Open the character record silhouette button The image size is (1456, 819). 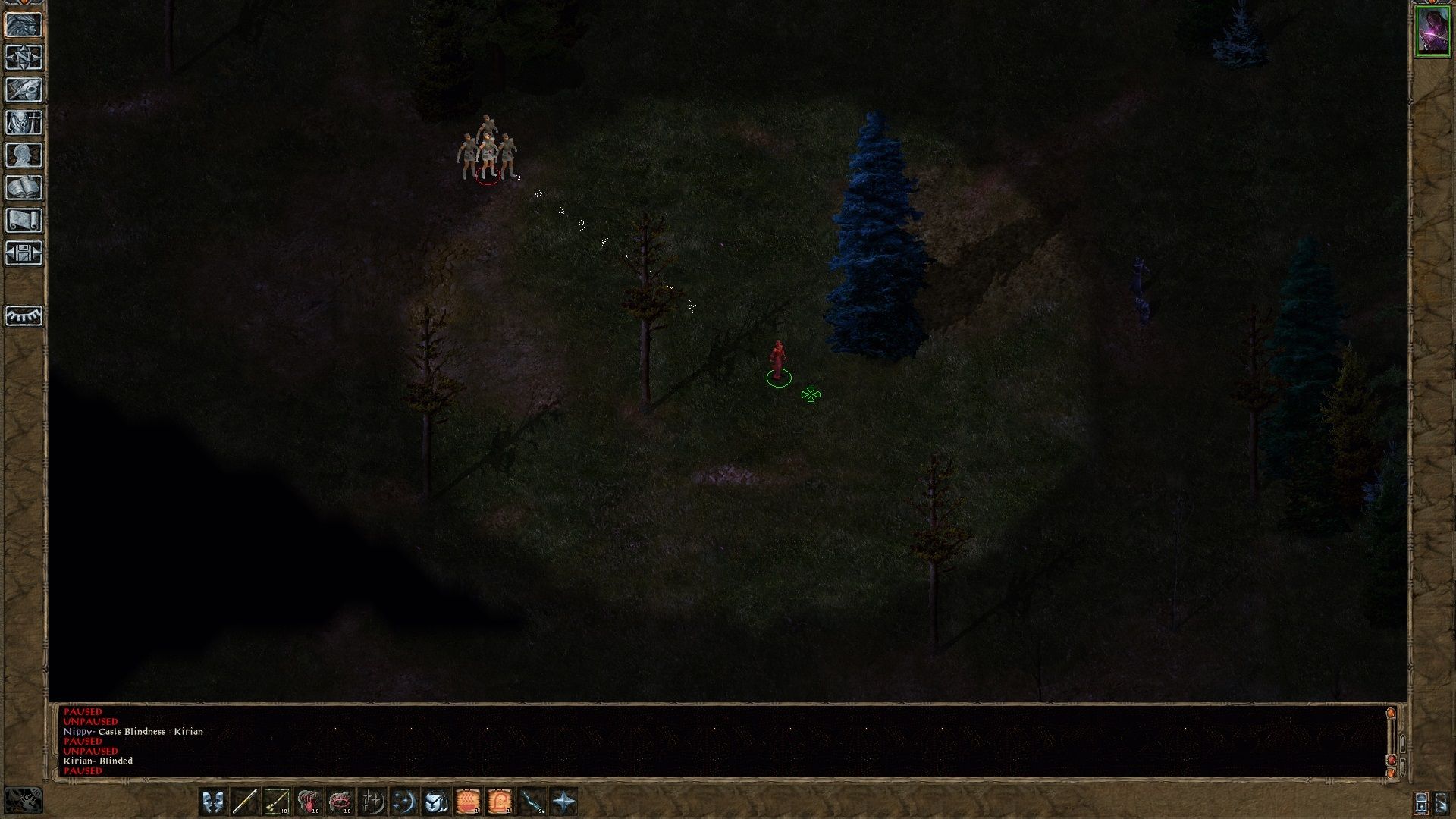pyautogui.click(x=24, y=155)
